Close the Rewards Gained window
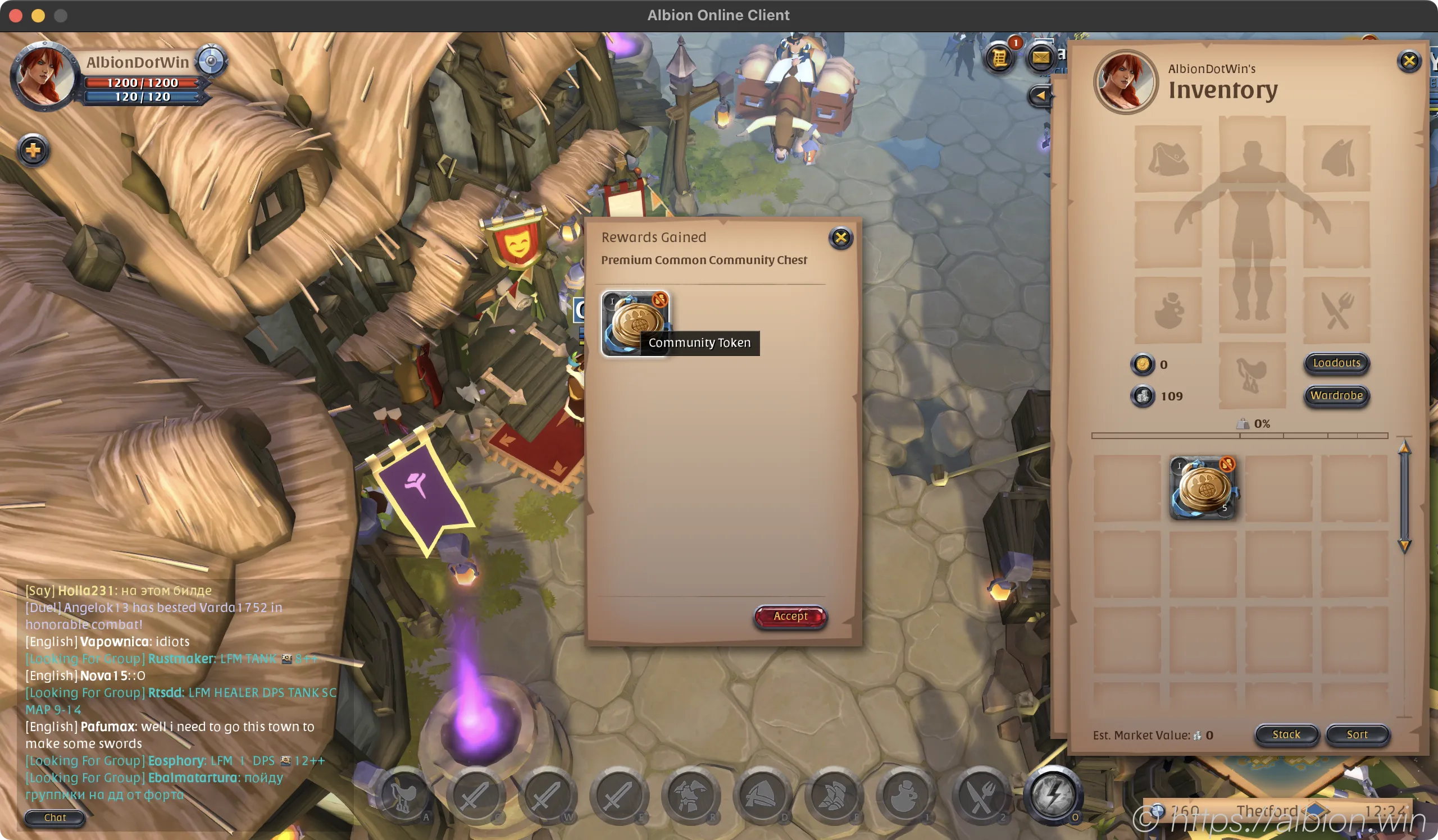The height and width of the screenshot is (840, 1438). click(x=840, y=238)
